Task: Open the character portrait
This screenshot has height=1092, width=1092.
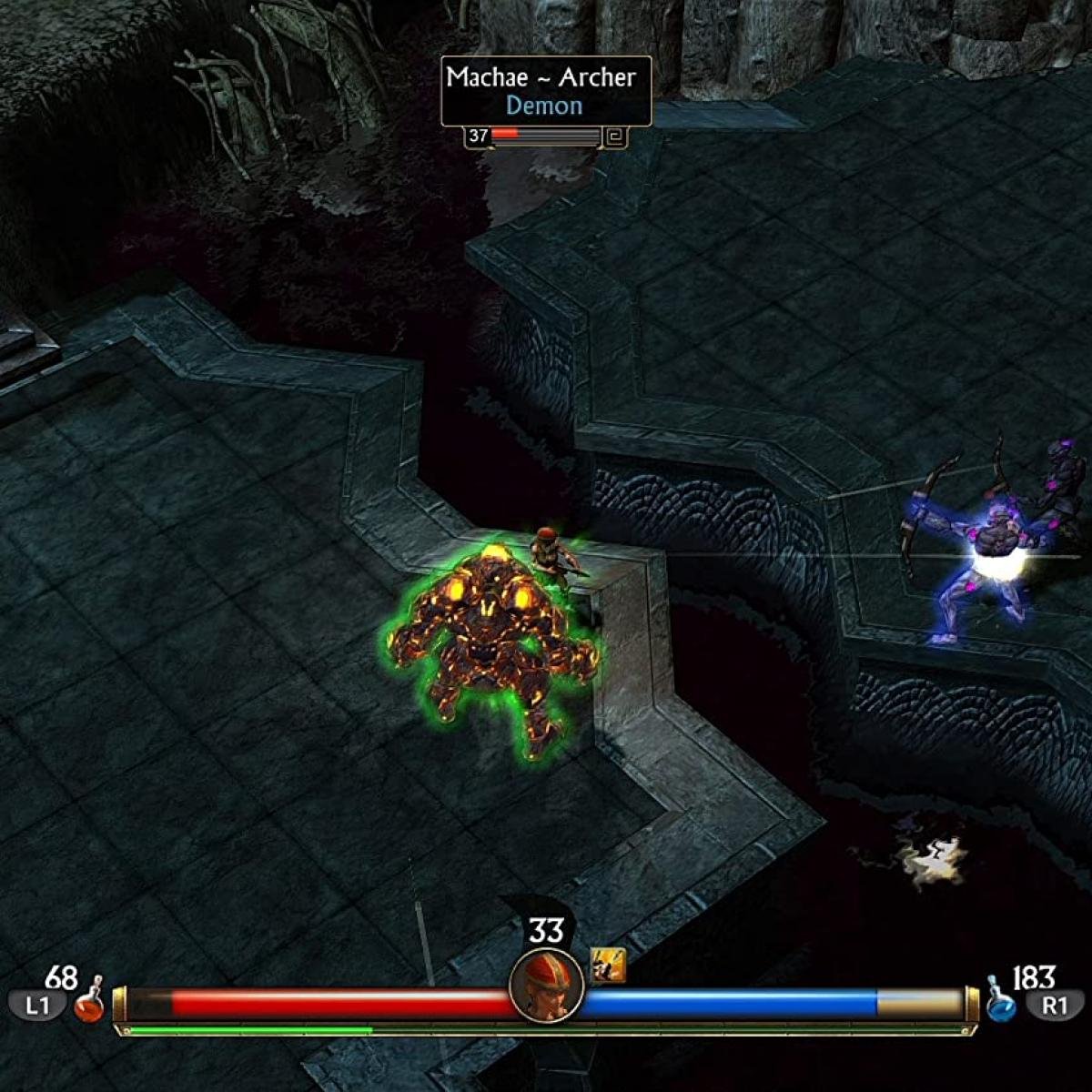Action: pos(546,986)
